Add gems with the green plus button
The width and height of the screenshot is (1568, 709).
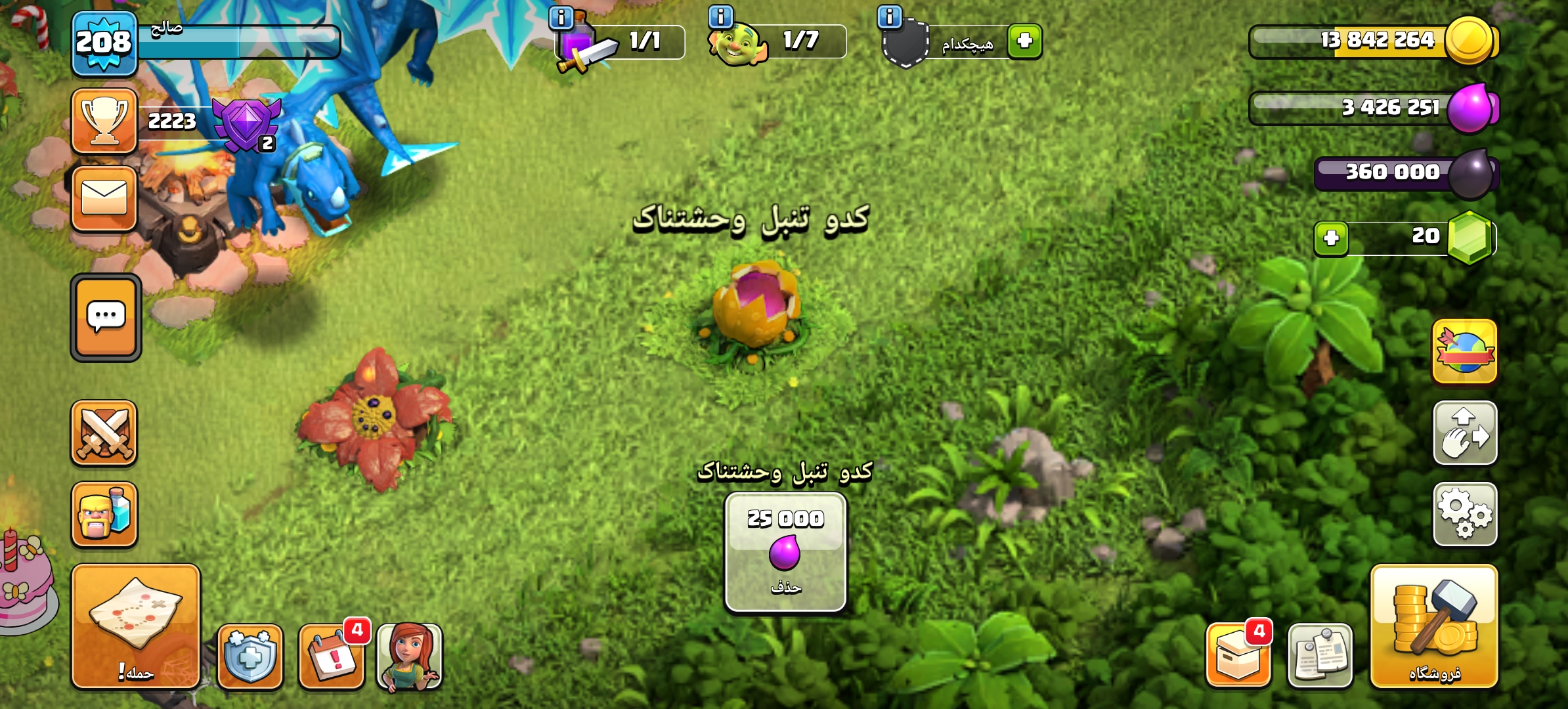coord(1332,238)
